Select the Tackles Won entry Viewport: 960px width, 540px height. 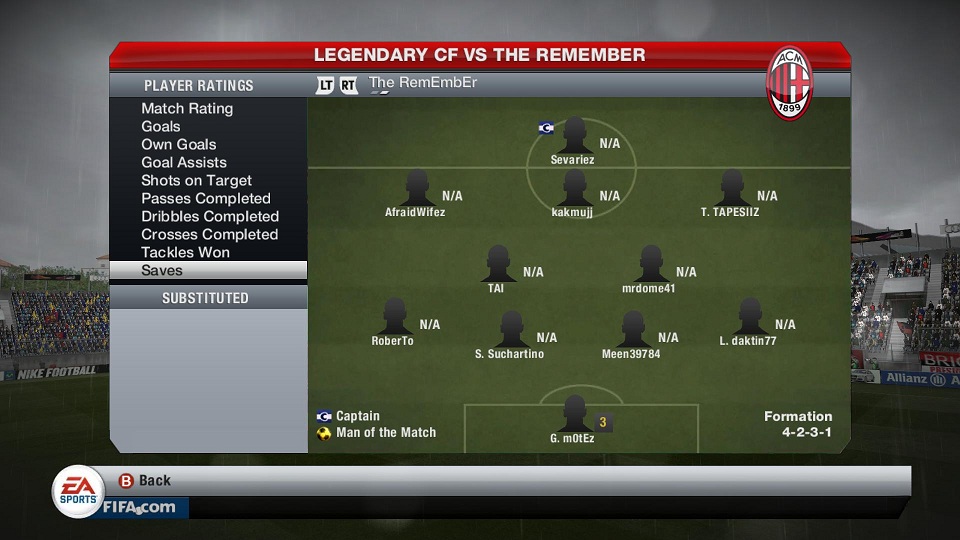point(185,252)
